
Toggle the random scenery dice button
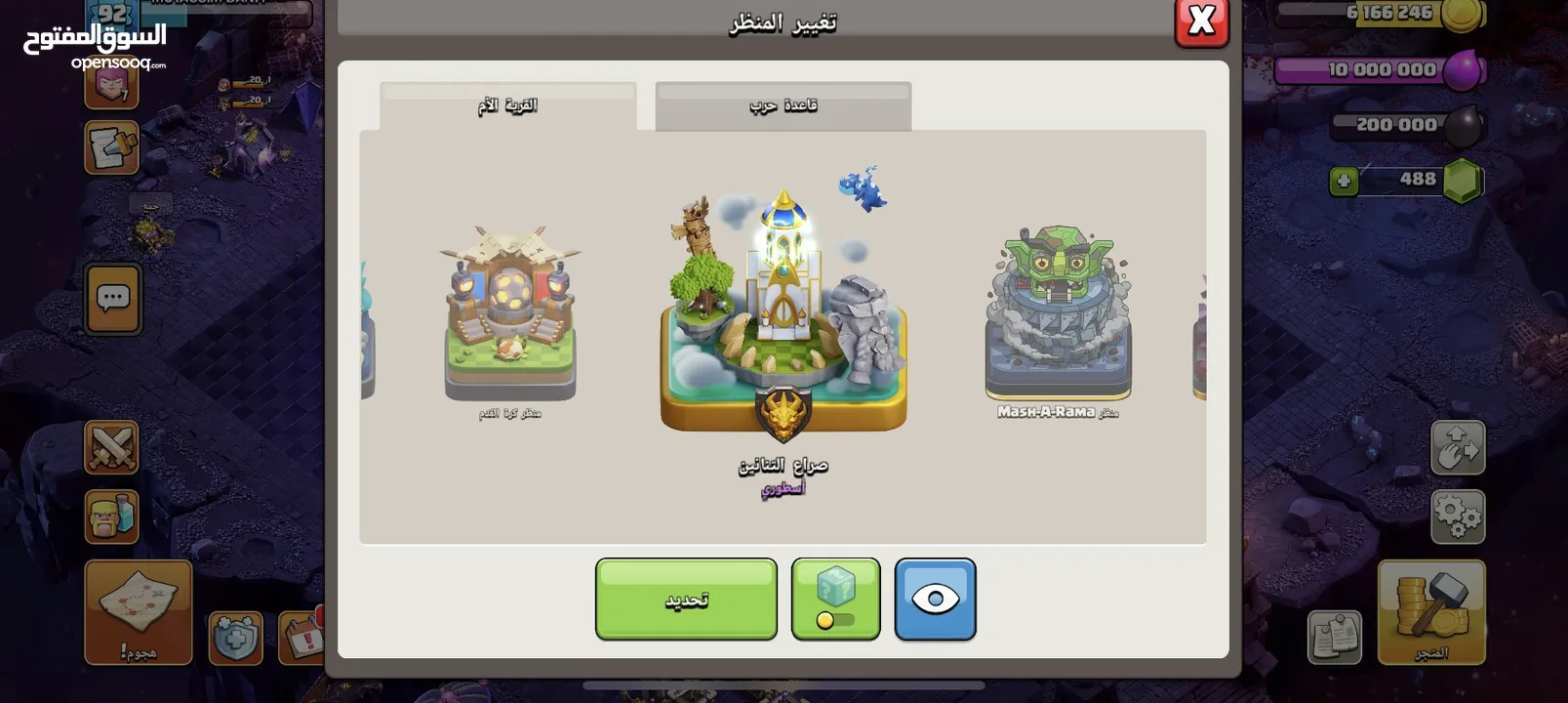coord(835,600)
